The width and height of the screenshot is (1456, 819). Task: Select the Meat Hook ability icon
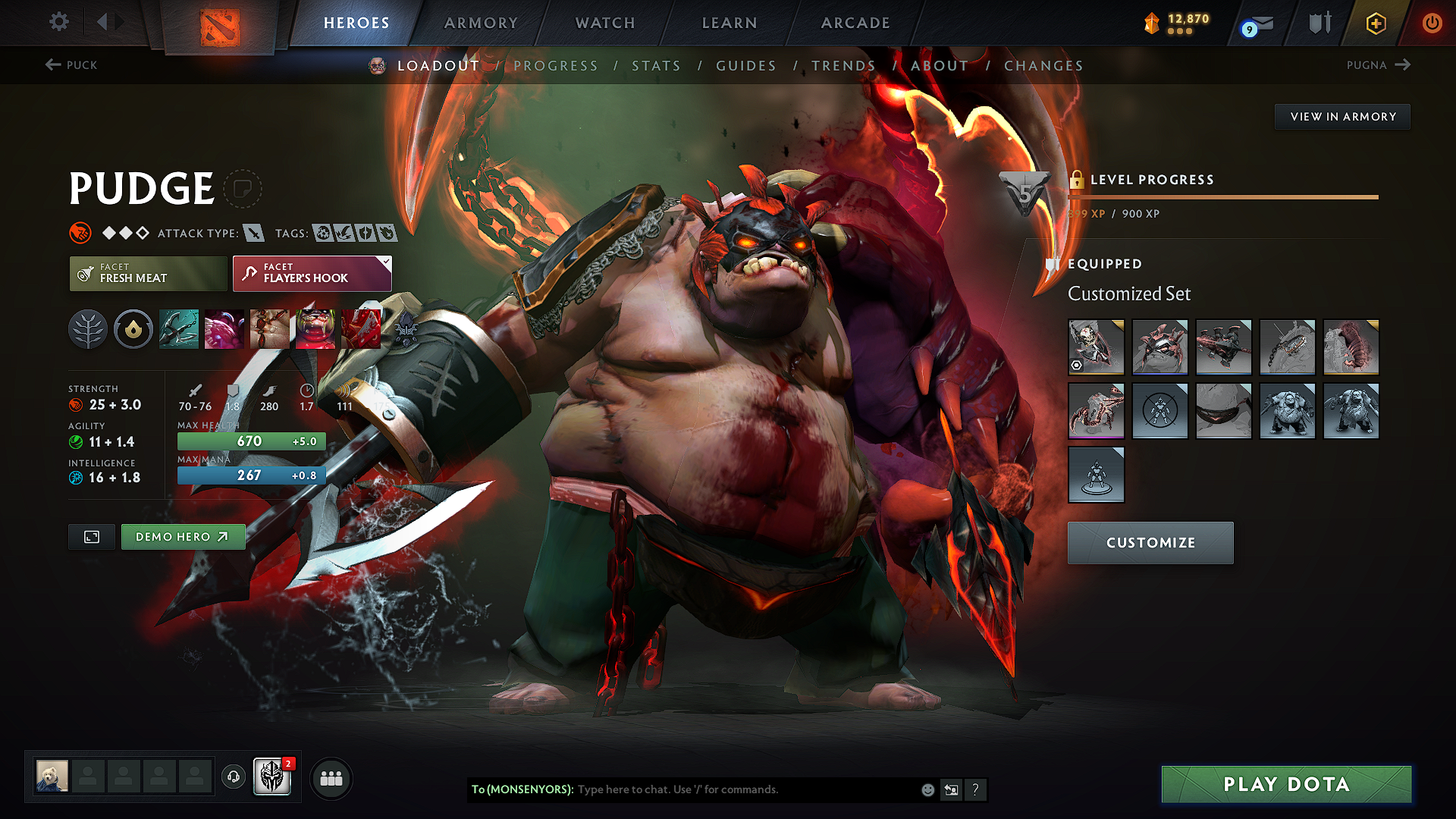click(179, 329)
